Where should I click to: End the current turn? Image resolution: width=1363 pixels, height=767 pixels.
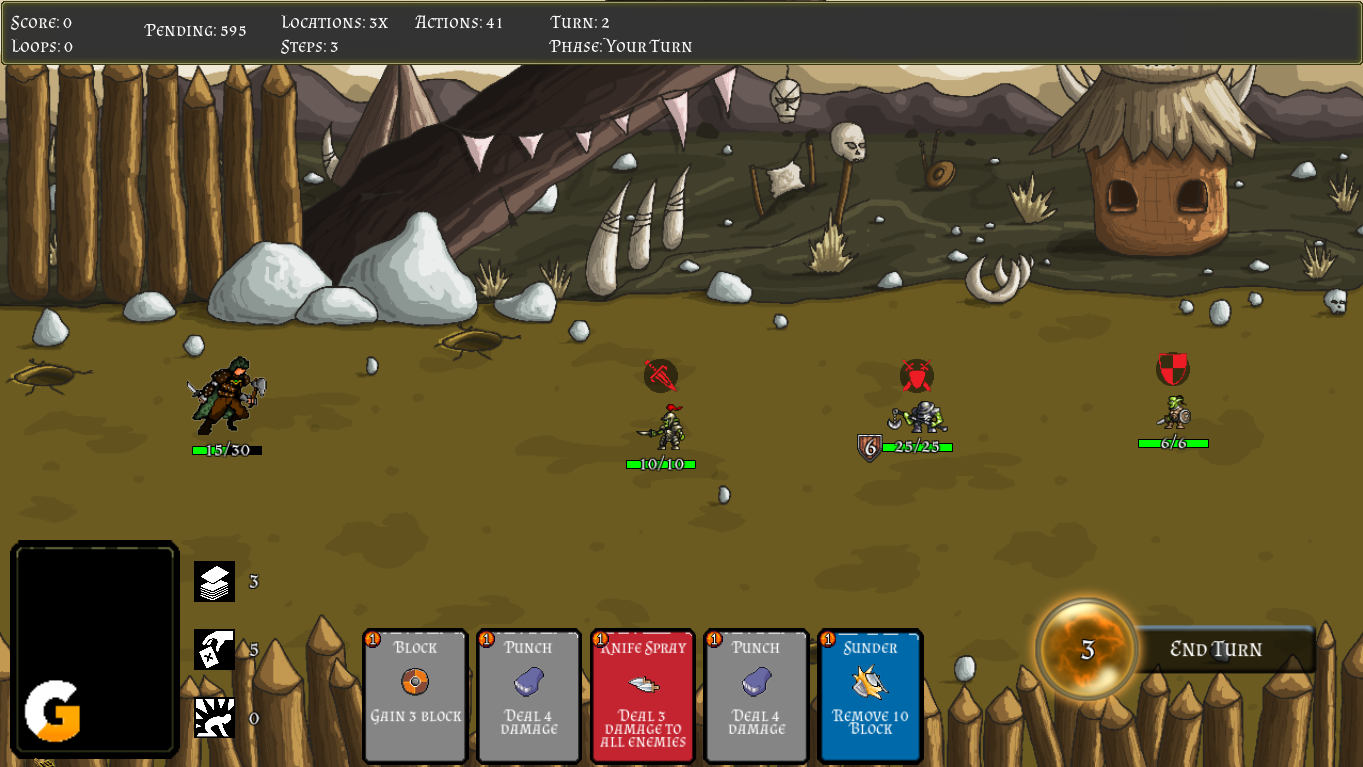click(1216, 649)
